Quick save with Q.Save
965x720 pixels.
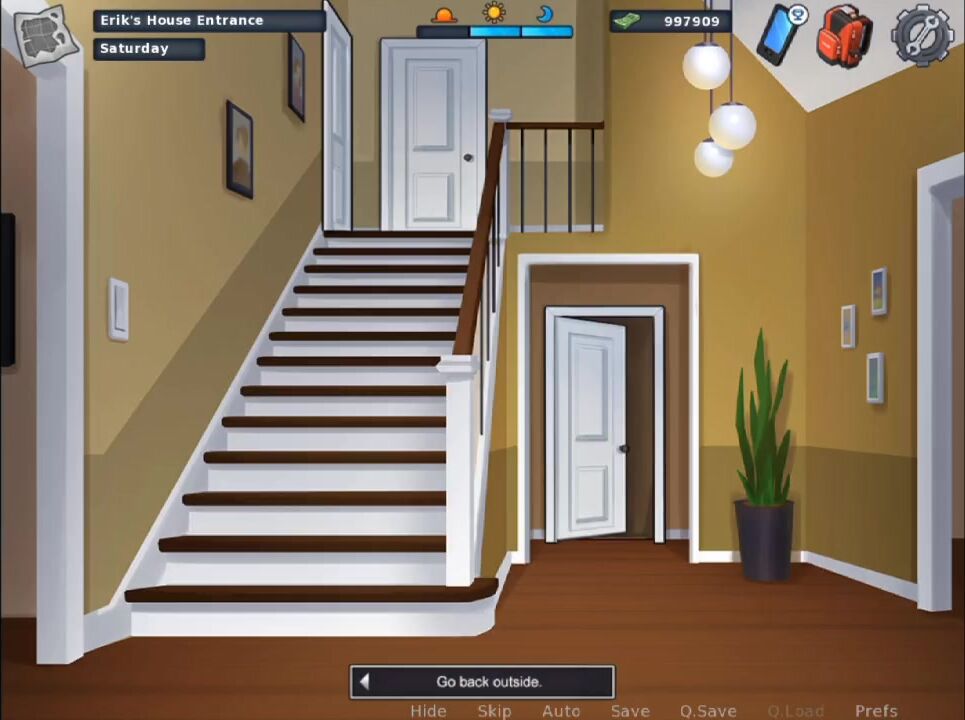pyautogui.click(x=708, y=711)
